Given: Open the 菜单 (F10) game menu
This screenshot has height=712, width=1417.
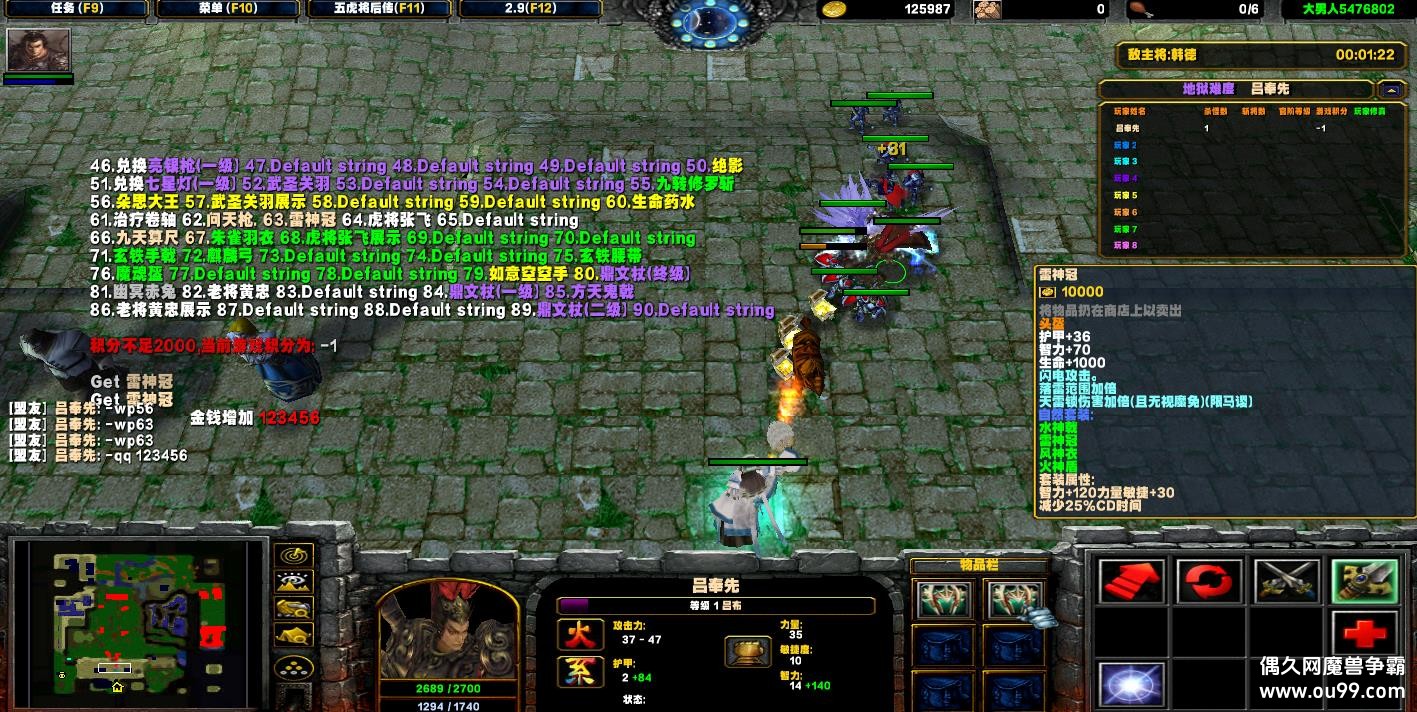Looking at the screenshot, I should coord(226,9).
